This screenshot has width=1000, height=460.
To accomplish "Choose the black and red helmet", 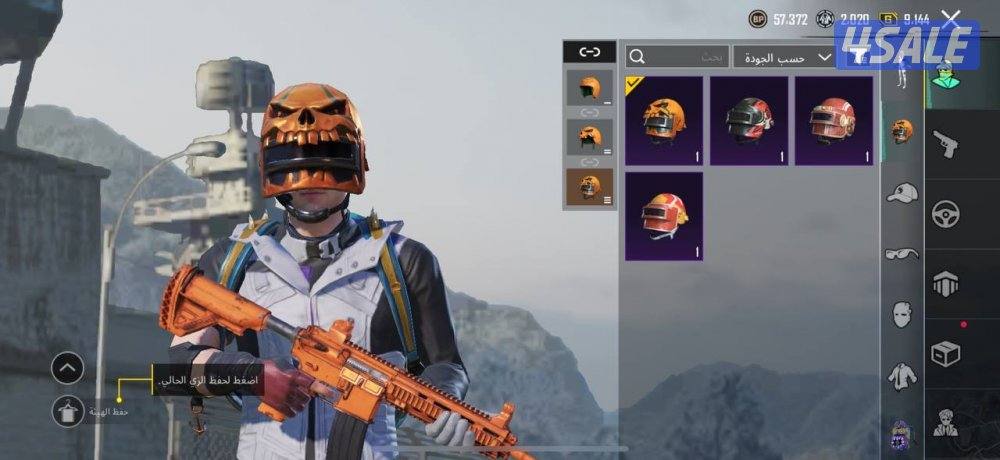I will (749, 120).
